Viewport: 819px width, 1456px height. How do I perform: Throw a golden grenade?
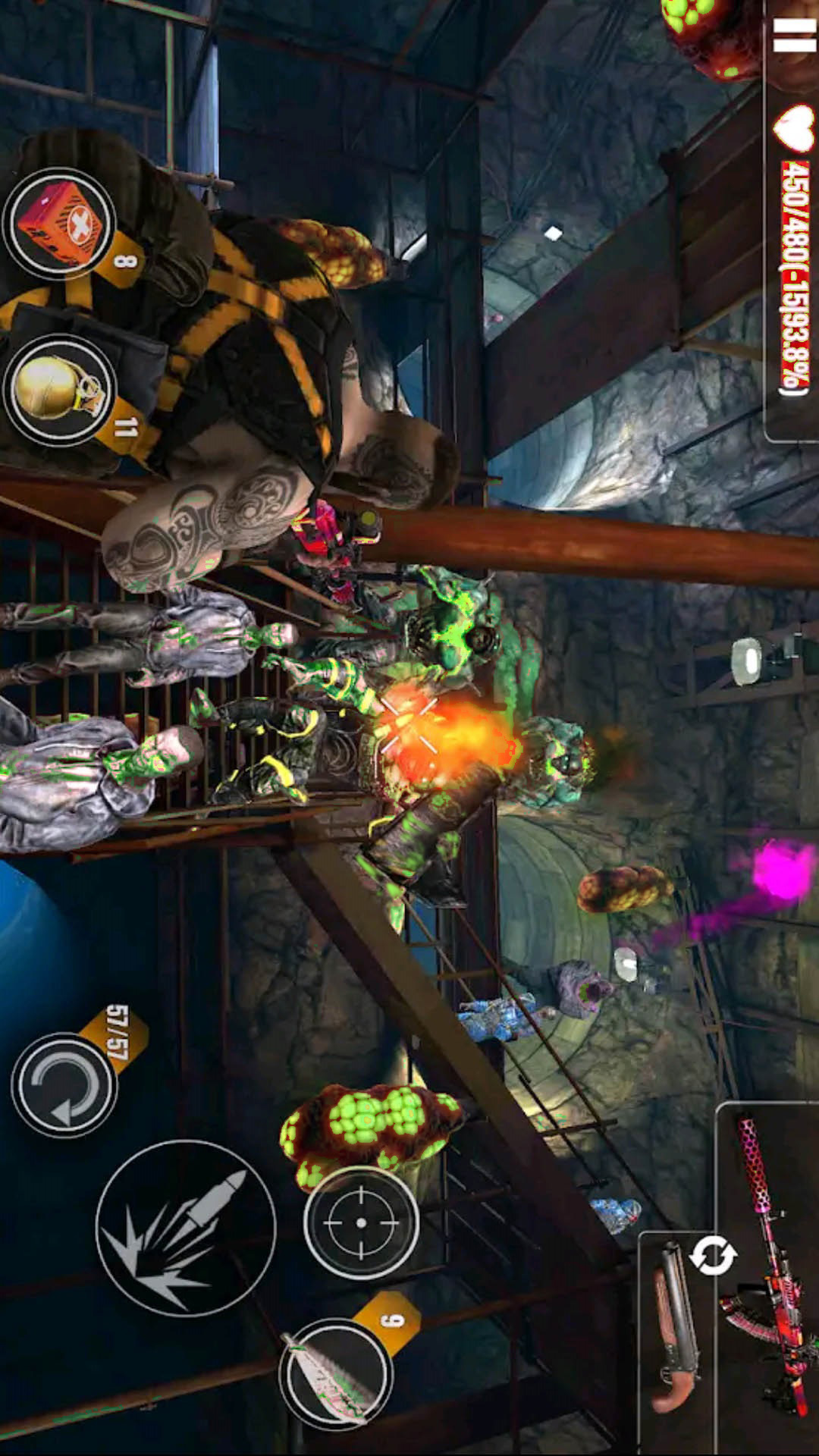click(60, 389)
